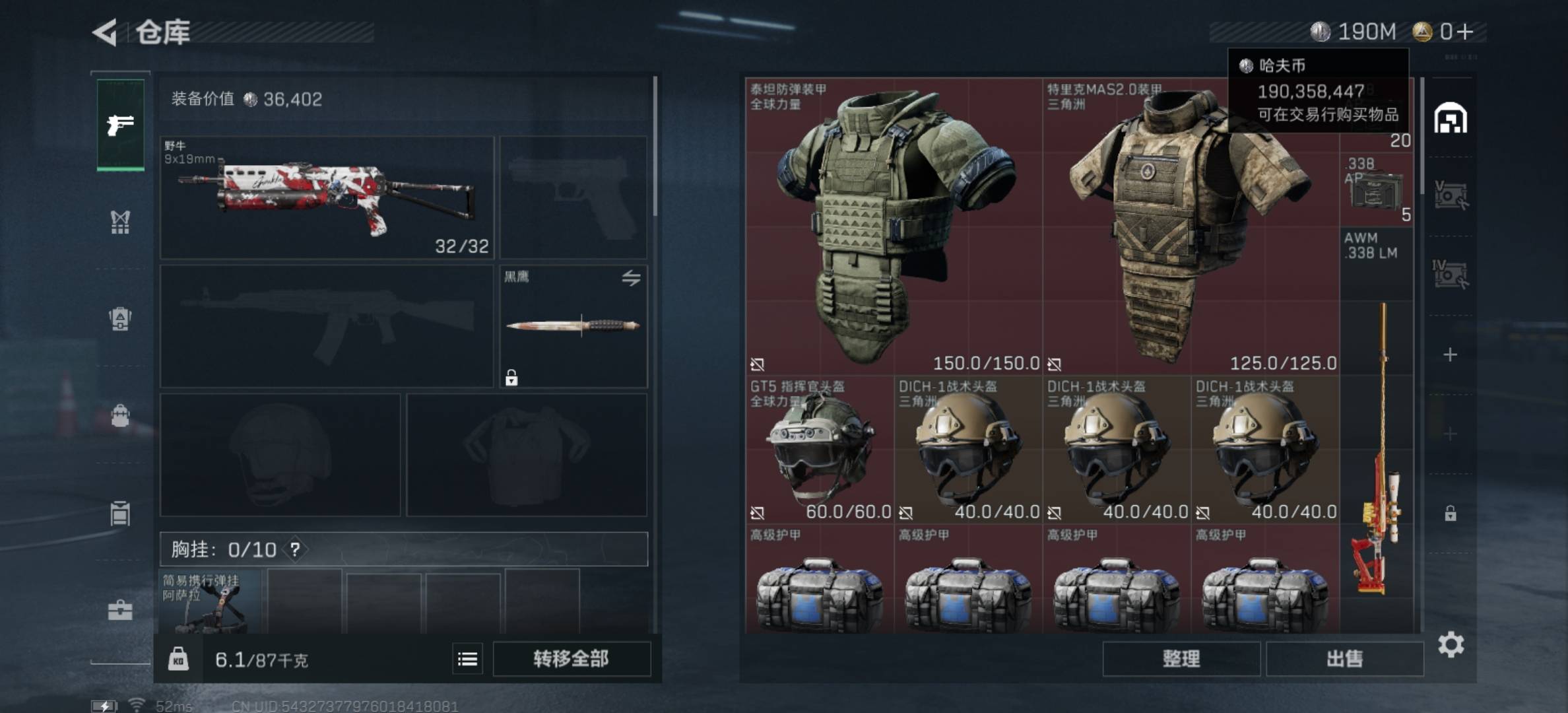
Task: Toggle the item list view icon
Action: tap(467, 658)
